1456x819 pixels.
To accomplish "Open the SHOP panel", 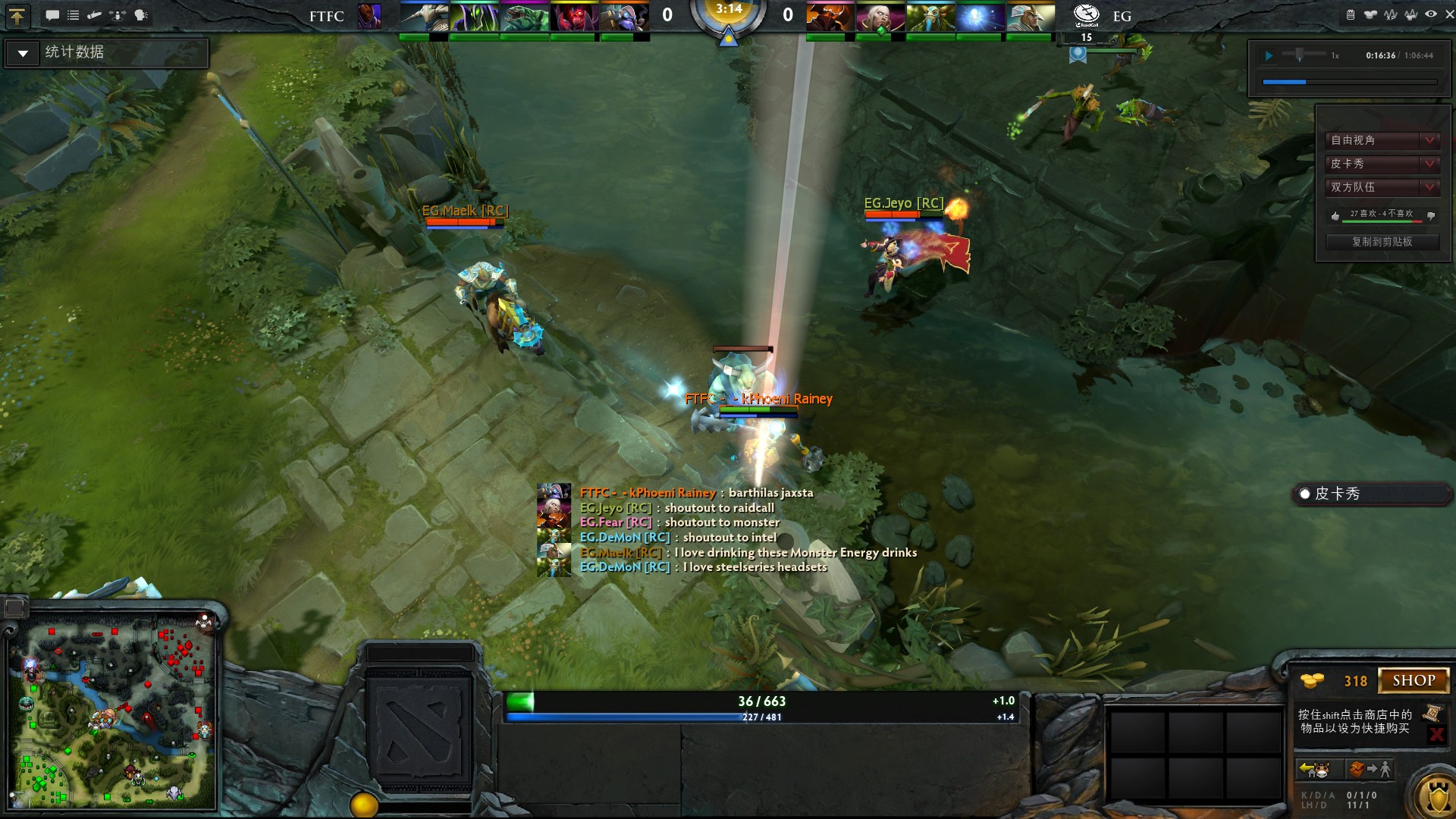I will pos(1414,680).
